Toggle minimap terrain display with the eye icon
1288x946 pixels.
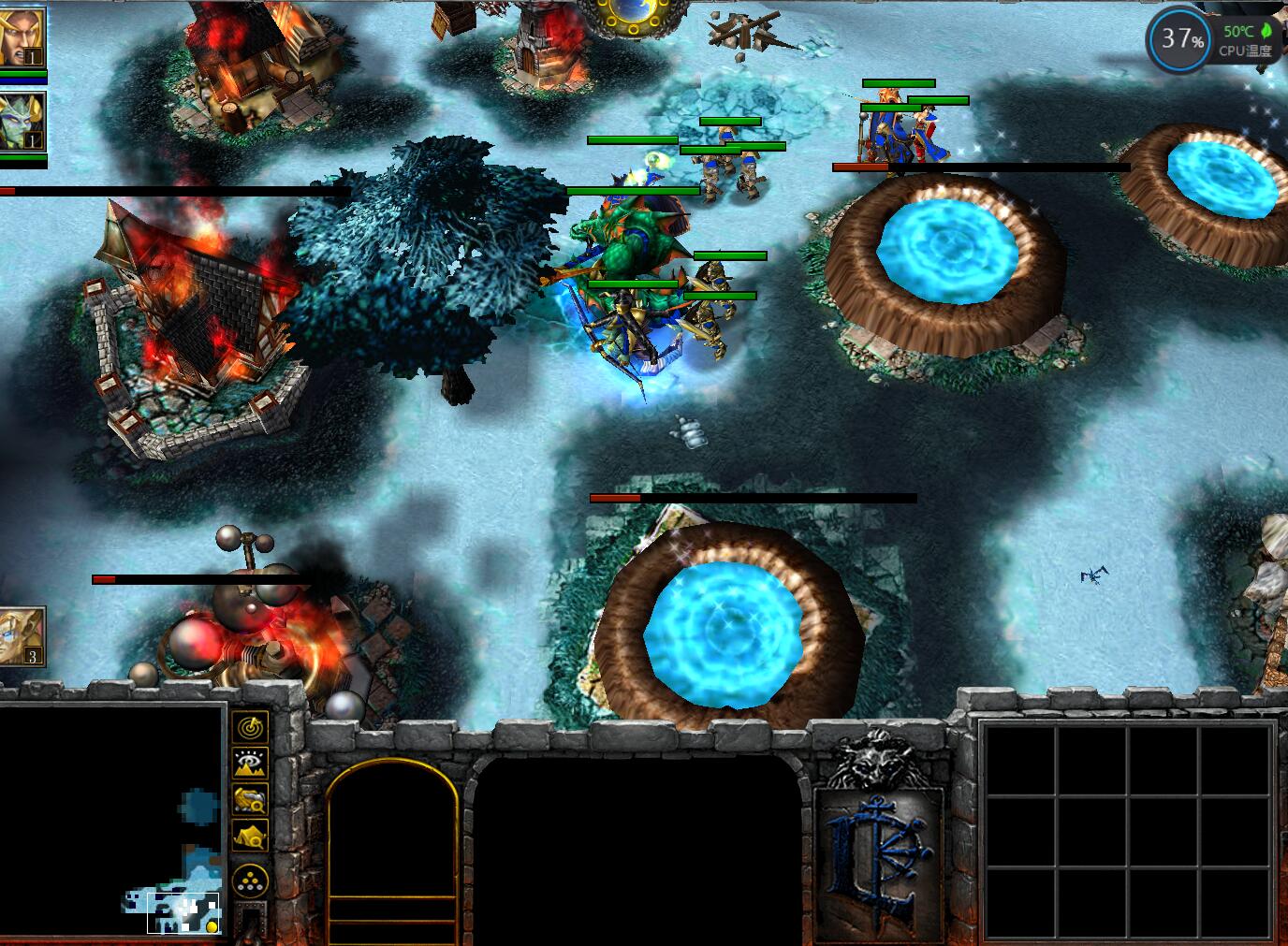click(250, 763)
